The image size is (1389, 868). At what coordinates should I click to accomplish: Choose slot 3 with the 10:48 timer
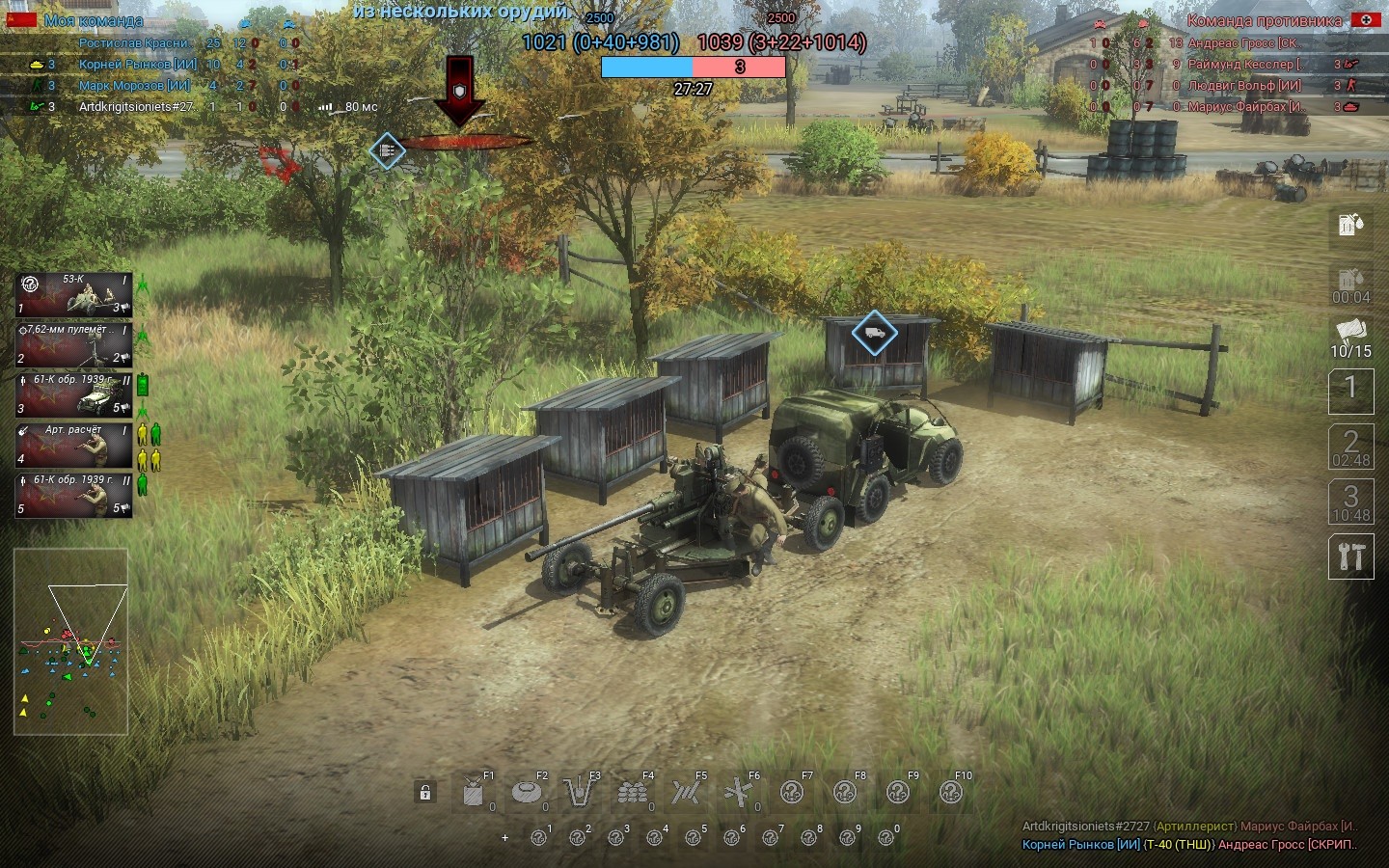[x=1350, y=502]
